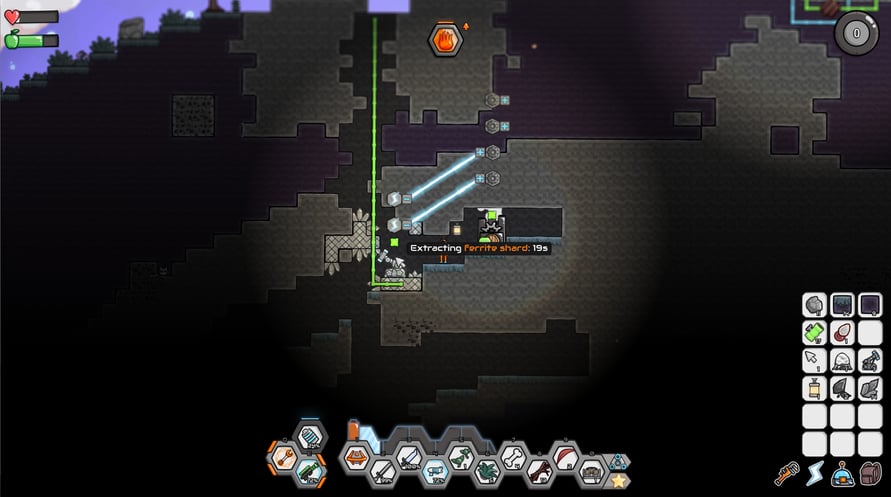The height and width of the screenshot is (497, 891).
Task: Pick the green battery inventory slot
Action: 814,332
